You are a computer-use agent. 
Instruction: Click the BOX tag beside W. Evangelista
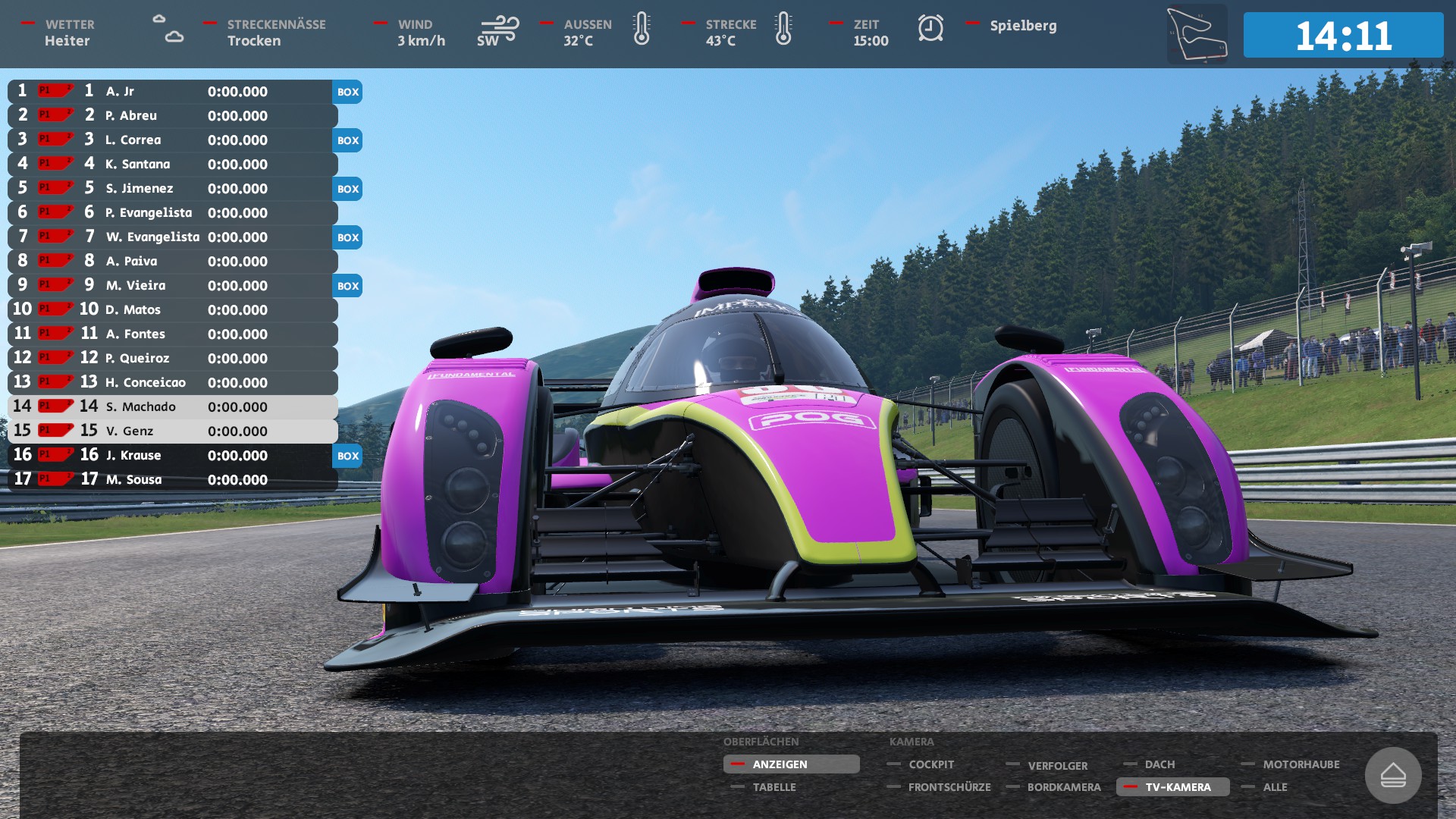[348, 237]
